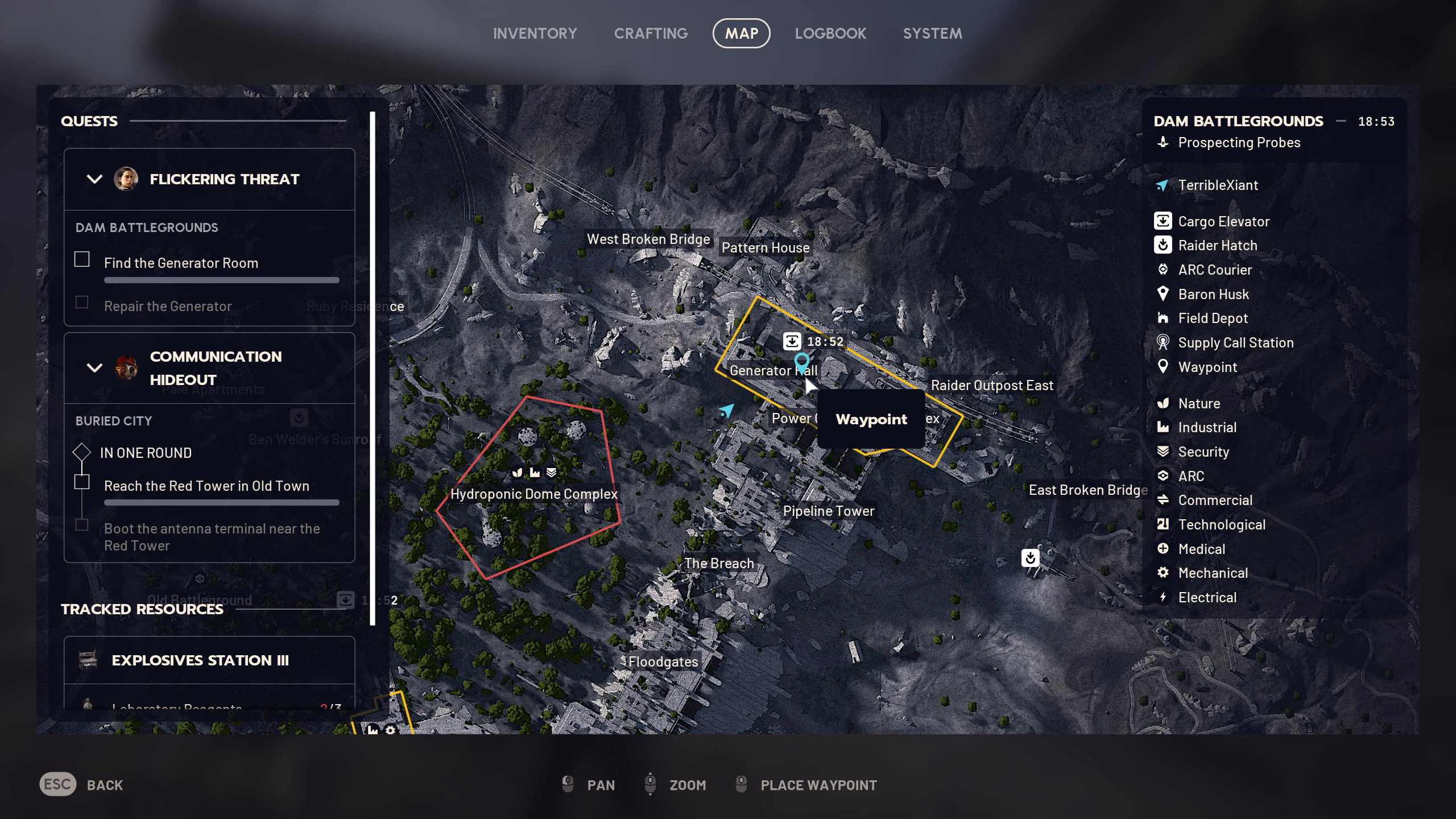Collapse the Flickering Threat quest
Image resolution: width=1456 pixels, height=819 pixels.
[94, 179]
